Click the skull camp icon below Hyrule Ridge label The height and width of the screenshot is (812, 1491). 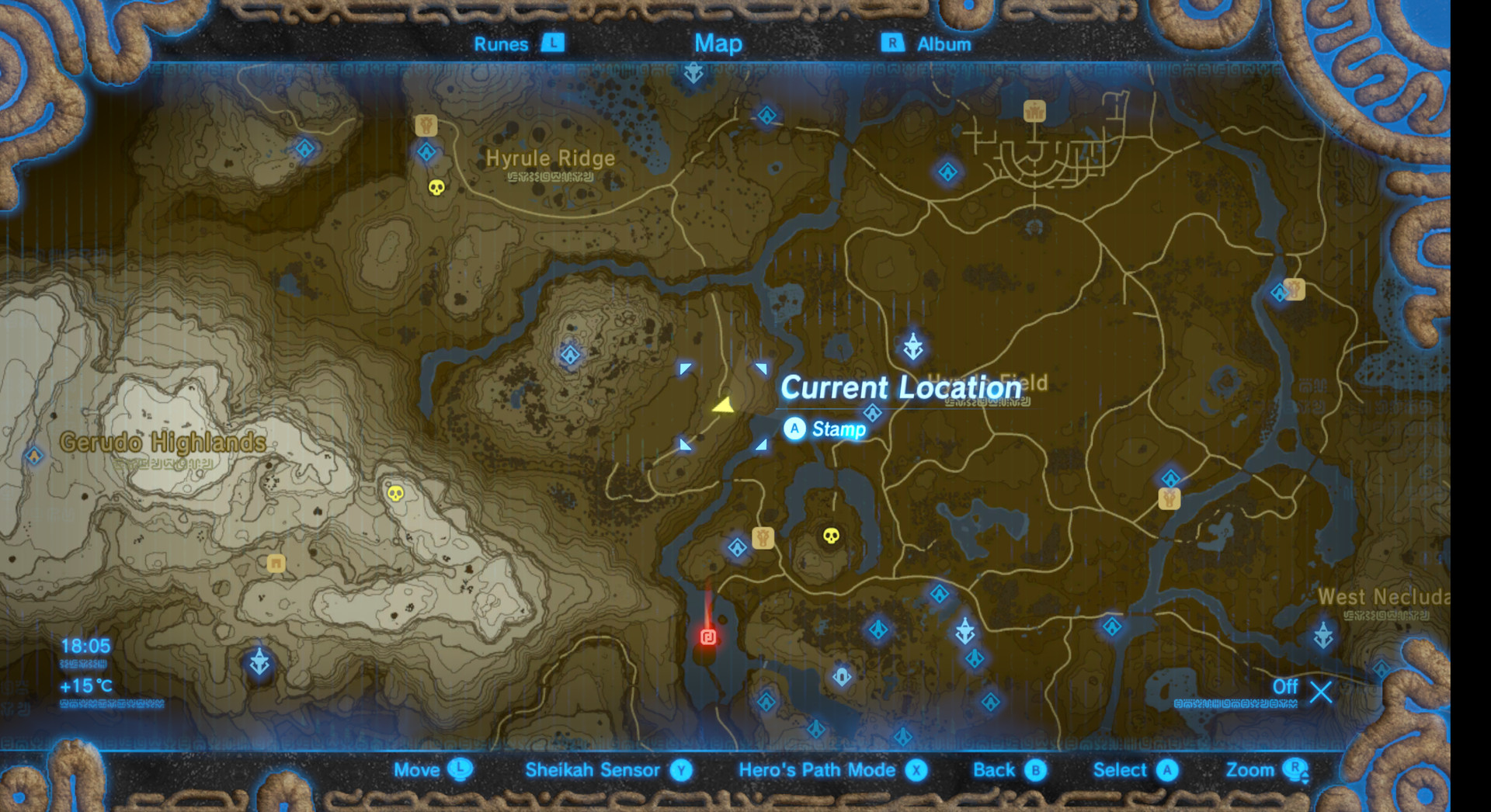click(437, 187)
